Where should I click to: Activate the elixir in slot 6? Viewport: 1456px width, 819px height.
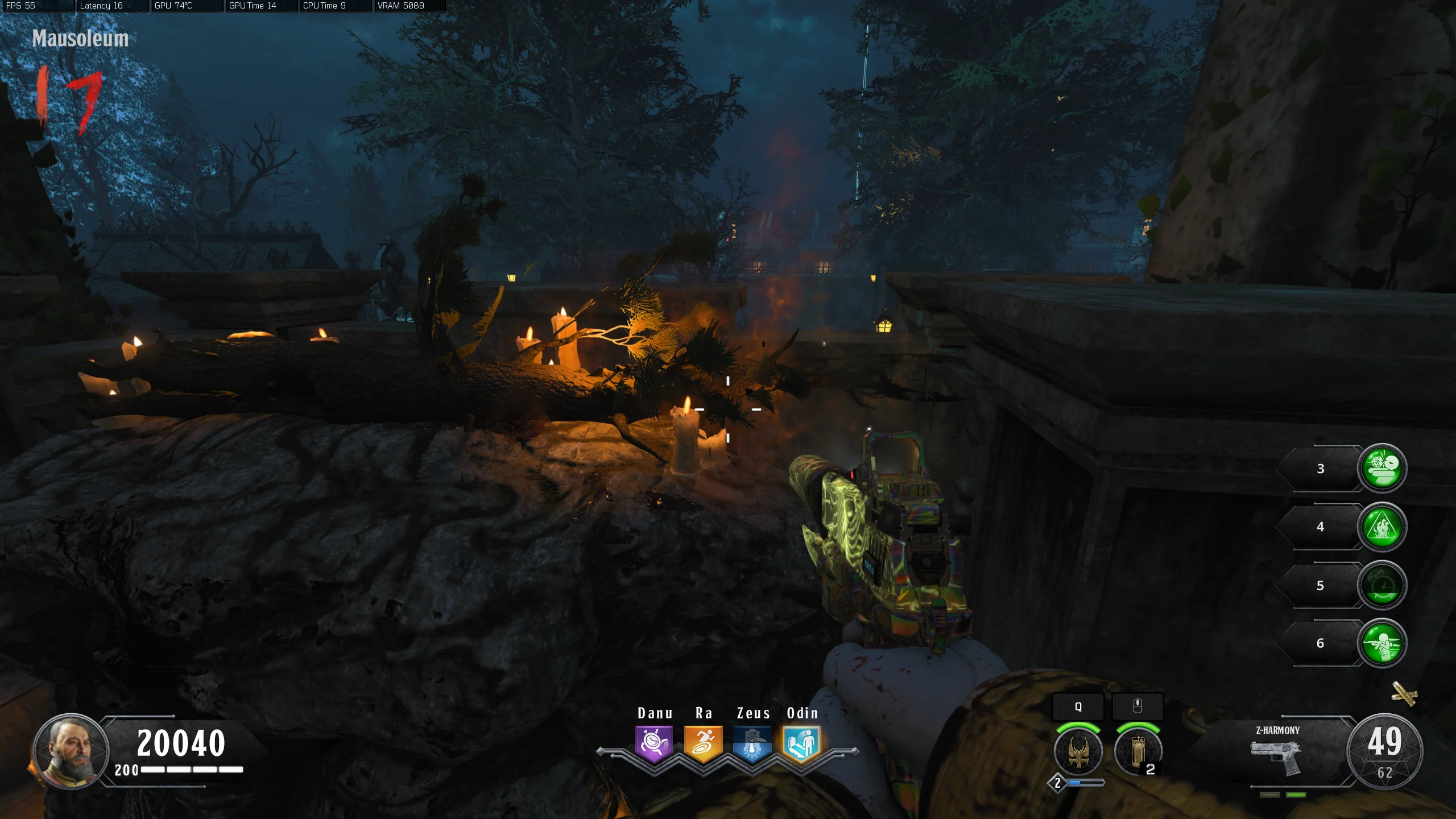1382,643
